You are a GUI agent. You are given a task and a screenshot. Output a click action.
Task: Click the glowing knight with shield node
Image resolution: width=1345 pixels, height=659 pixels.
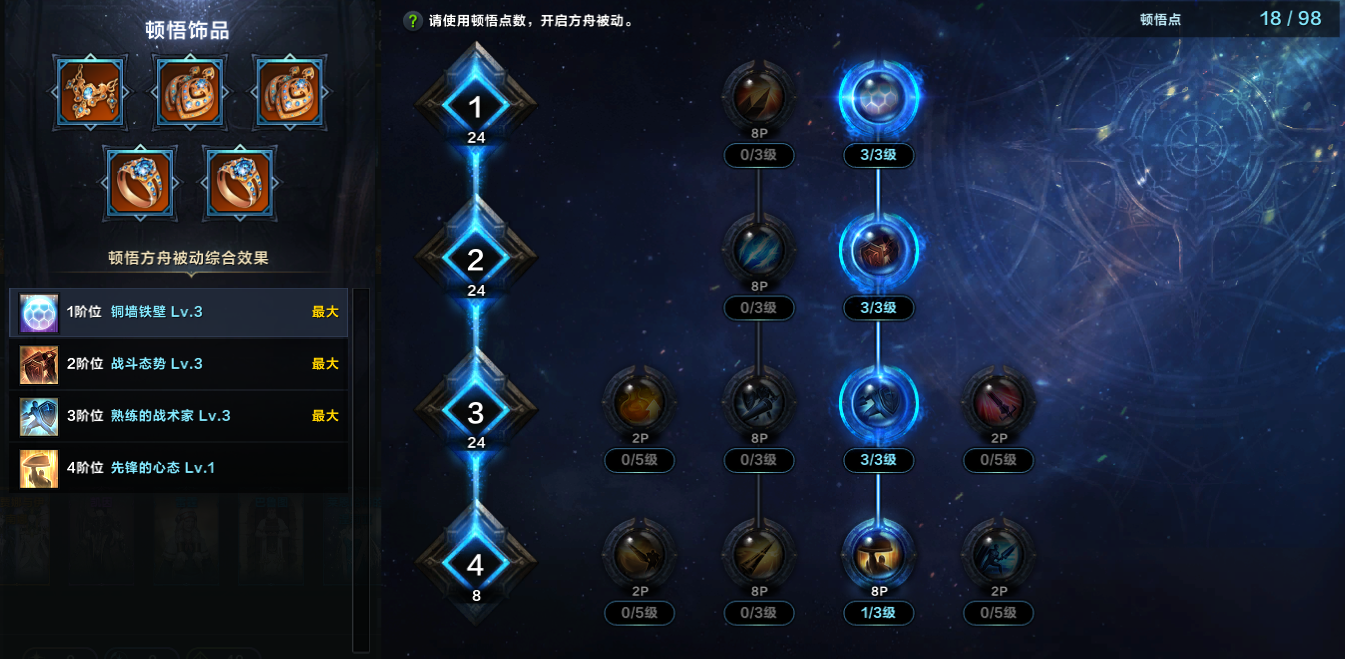(x=878, y=402)
